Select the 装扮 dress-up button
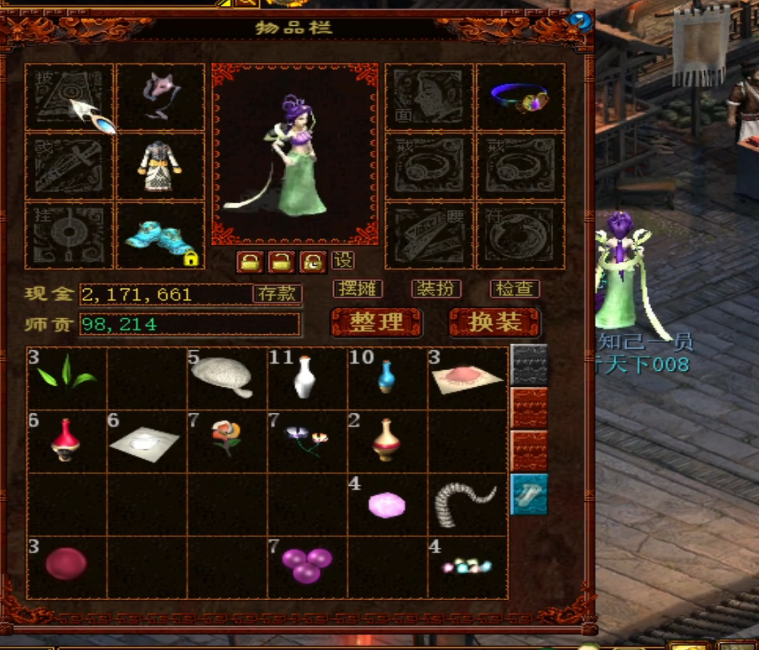 pyautogui.click(x=436, y=289)
